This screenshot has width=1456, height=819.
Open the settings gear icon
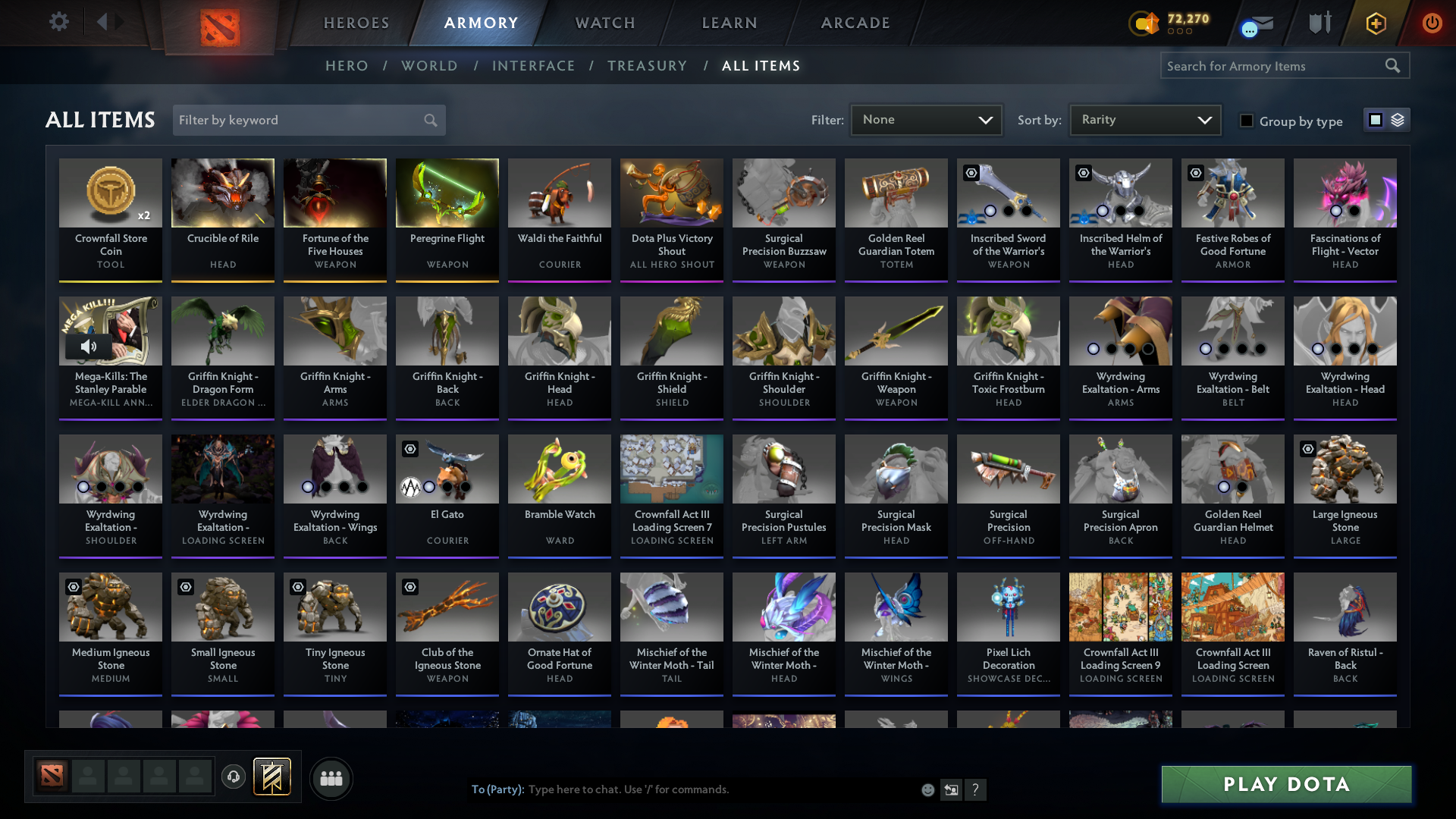point(59,22)
